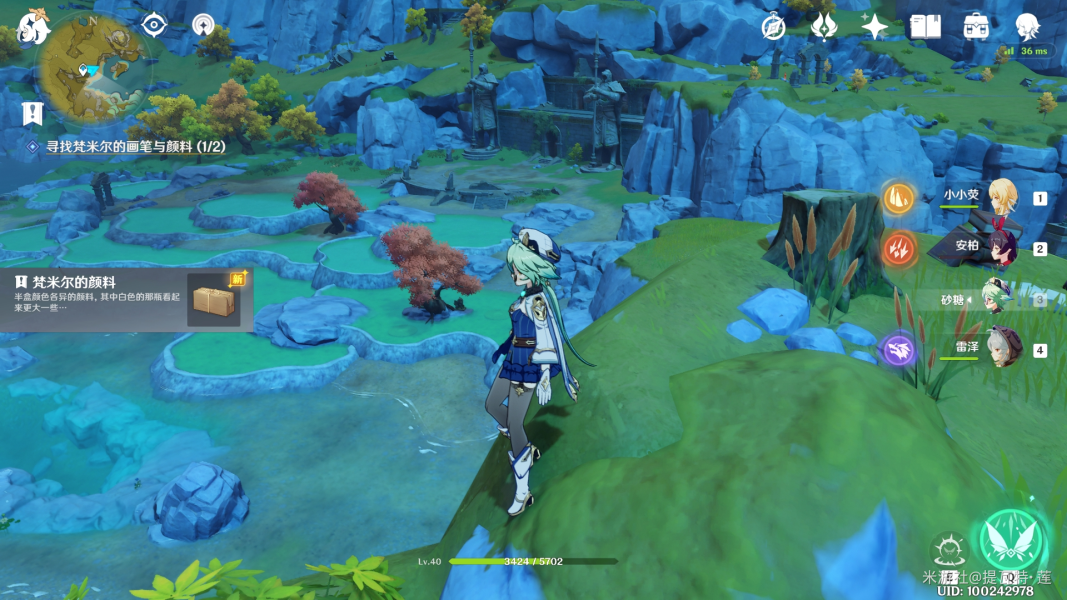Screen dimensions: 1067x600
Task: Open the four-pointed star Events icon
Action: (x=874, y=27)
